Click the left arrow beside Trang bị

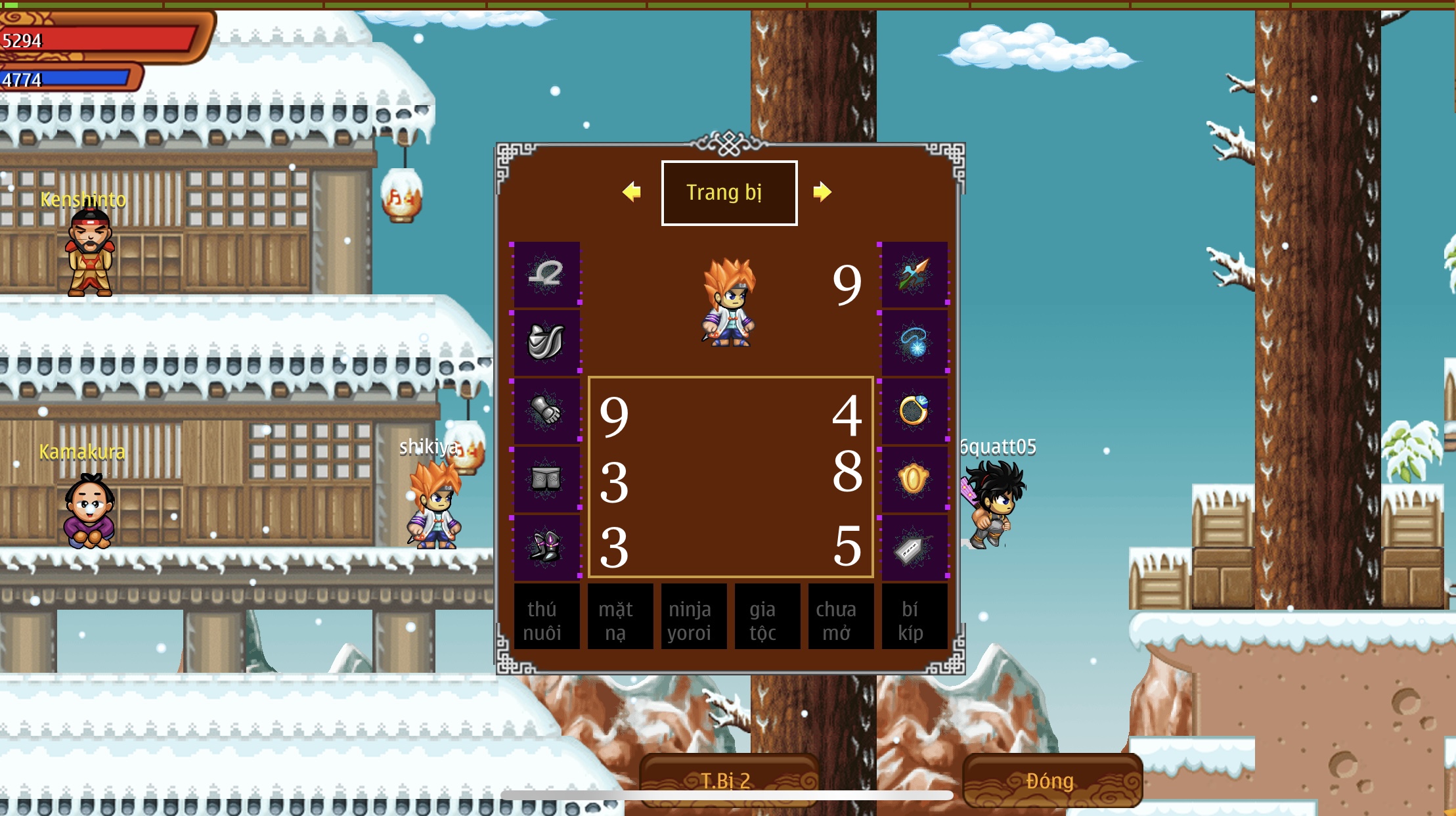click(x=632, y=193)
